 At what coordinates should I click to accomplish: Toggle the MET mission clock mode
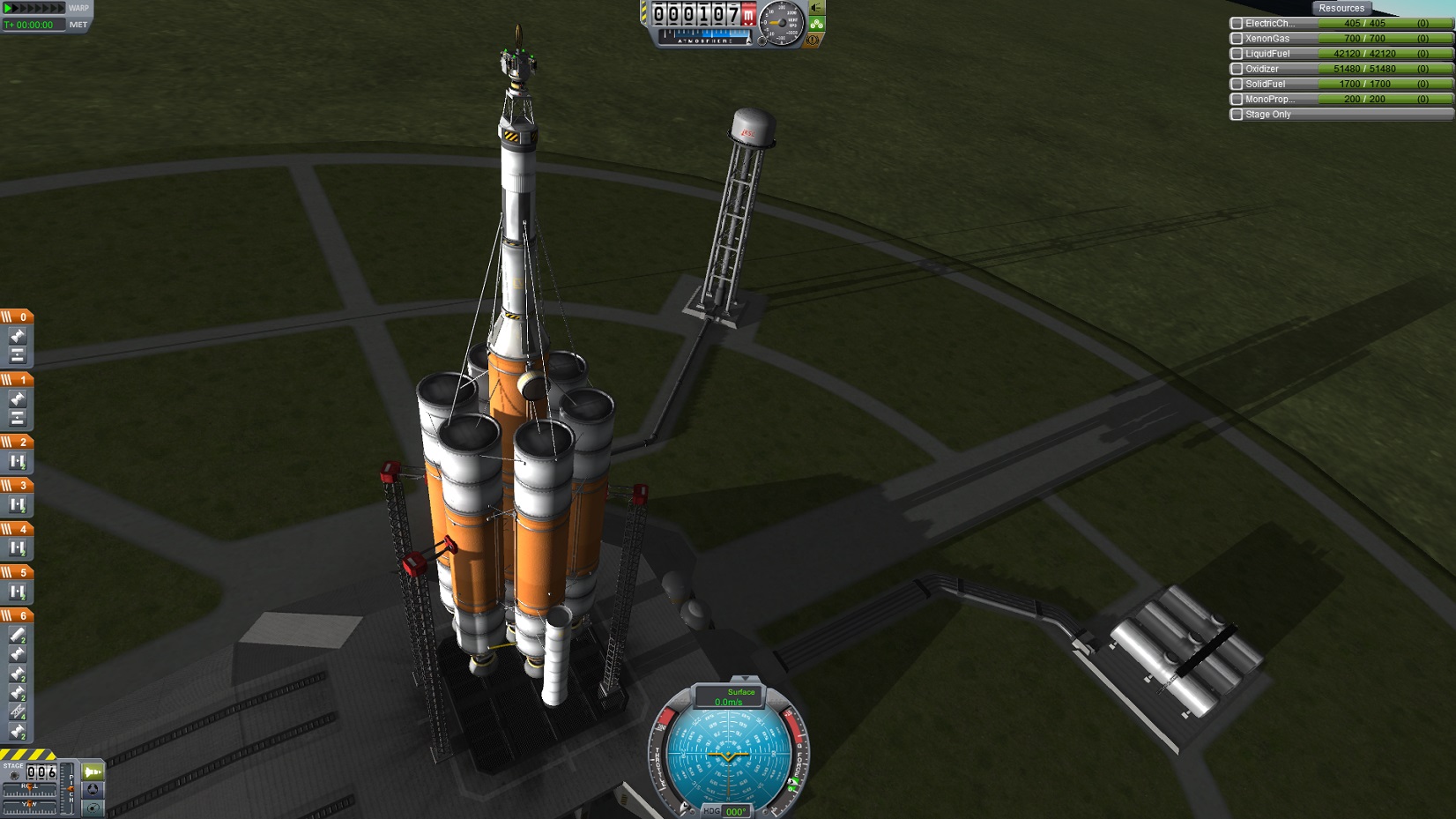coord(78,25)
